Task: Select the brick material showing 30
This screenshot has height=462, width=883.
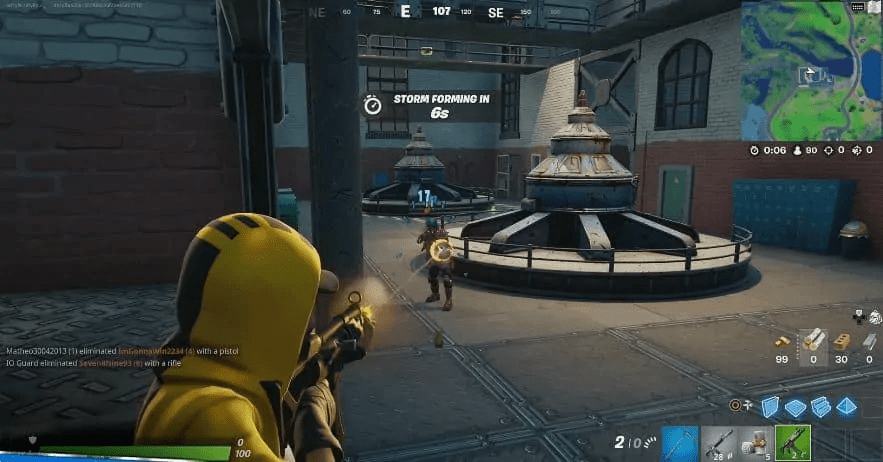Action: (841, 342)
